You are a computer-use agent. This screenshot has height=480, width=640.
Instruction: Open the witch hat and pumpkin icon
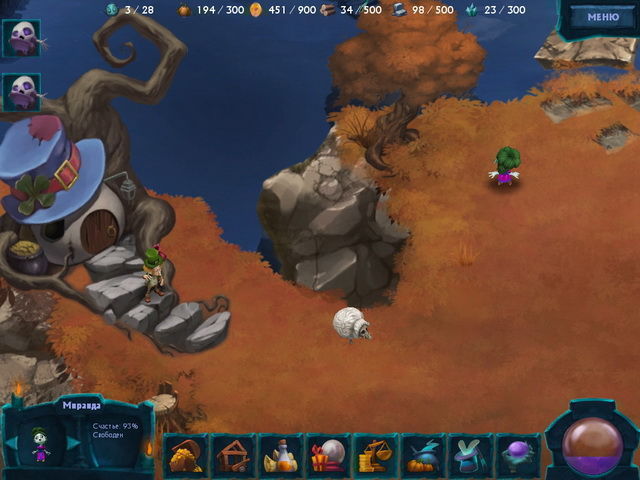pos(422,456)
